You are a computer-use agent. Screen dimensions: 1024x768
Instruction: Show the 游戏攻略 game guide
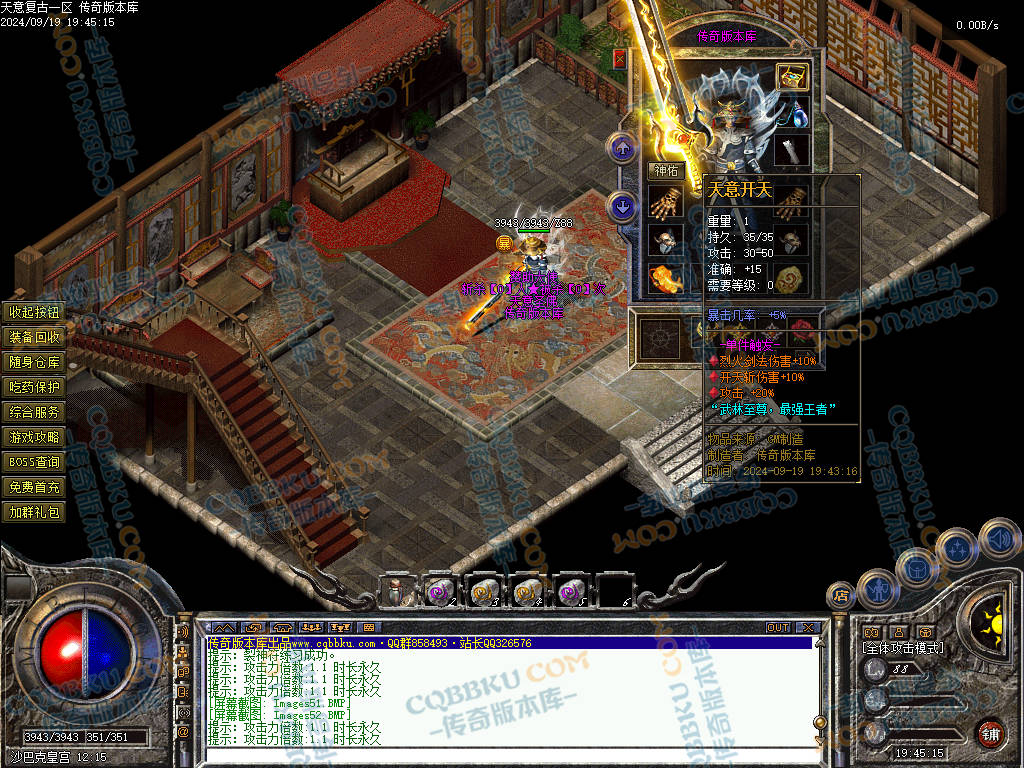click(35, 437)
